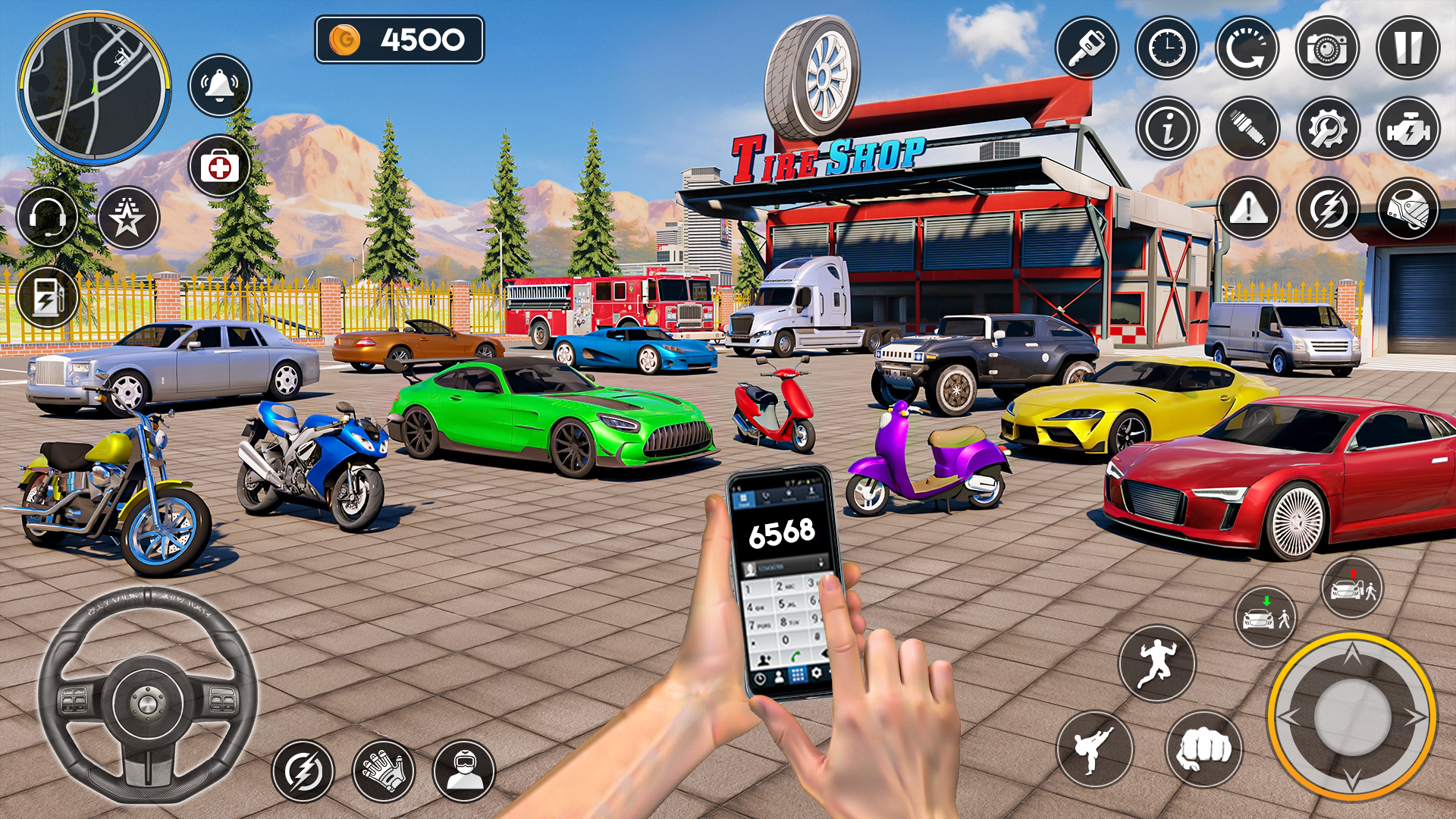The image size is (1456, 819).
Task: Tap the green call button to dial 6568
Action: (x=795, y=657)
